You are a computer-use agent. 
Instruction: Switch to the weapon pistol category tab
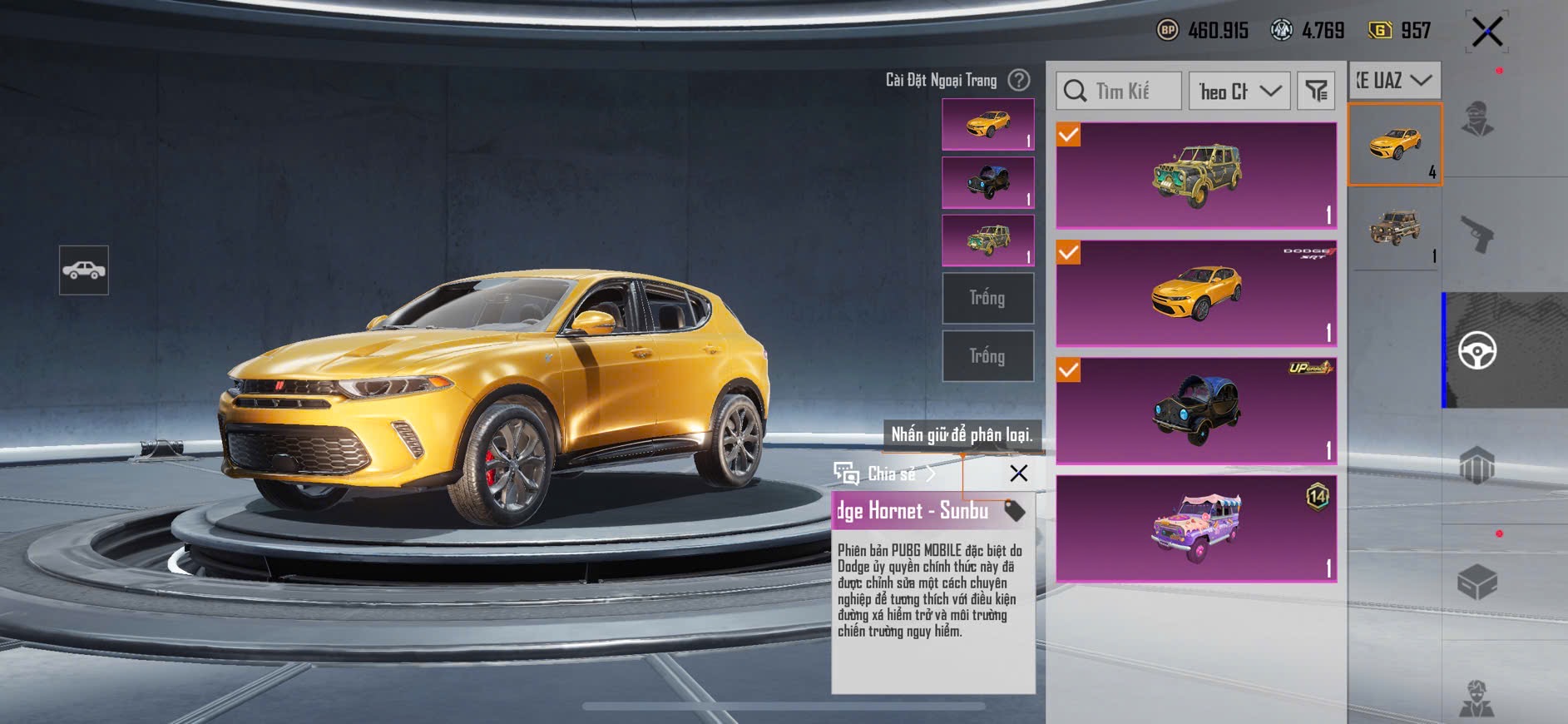pyautogui.click(x=1477, y=235)
